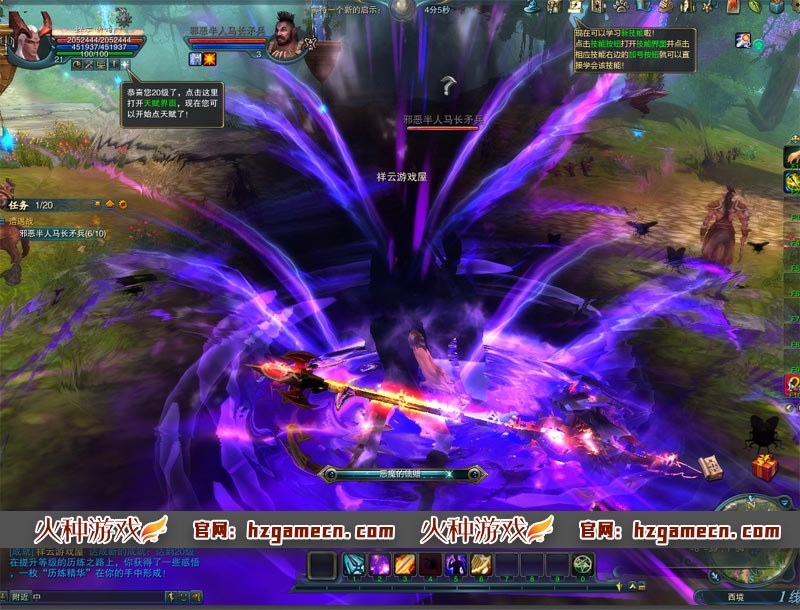Open the red gift box near the minimap
The width and height of the screenshot is (800, 610).
pyautogui.click(x=764, y=467)
